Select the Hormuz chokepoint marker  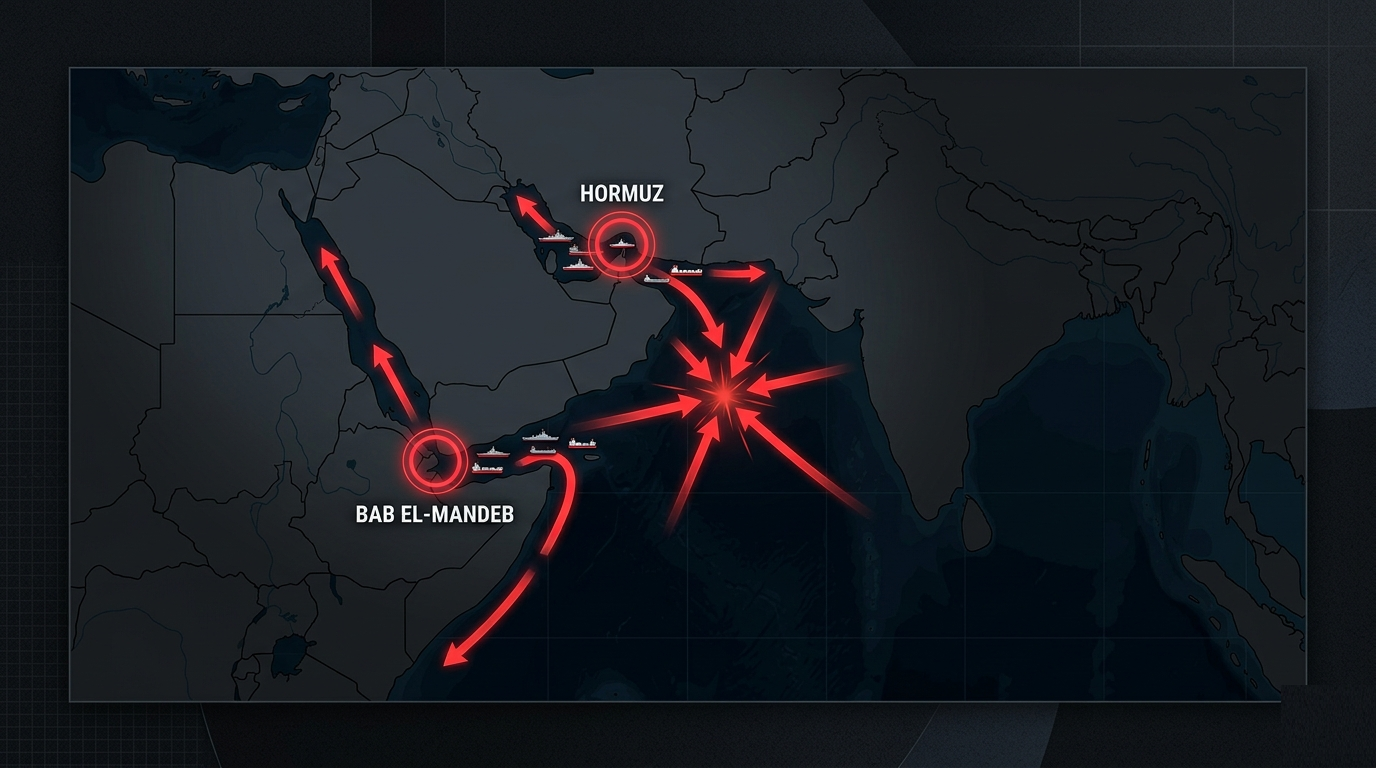(621, 243)
